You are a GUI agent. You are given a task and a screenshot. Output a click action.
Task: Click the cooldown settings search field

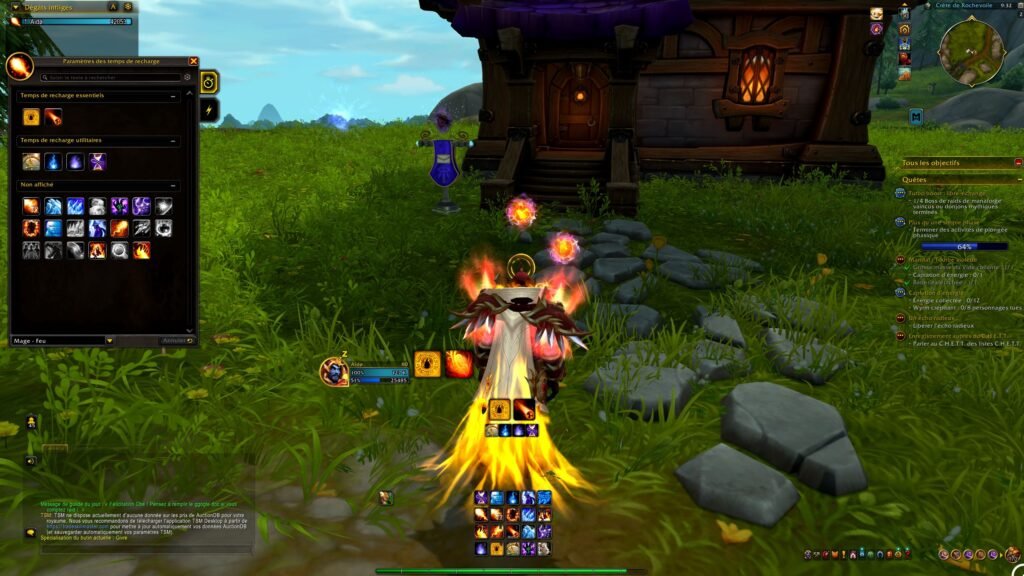click(110, 77)
